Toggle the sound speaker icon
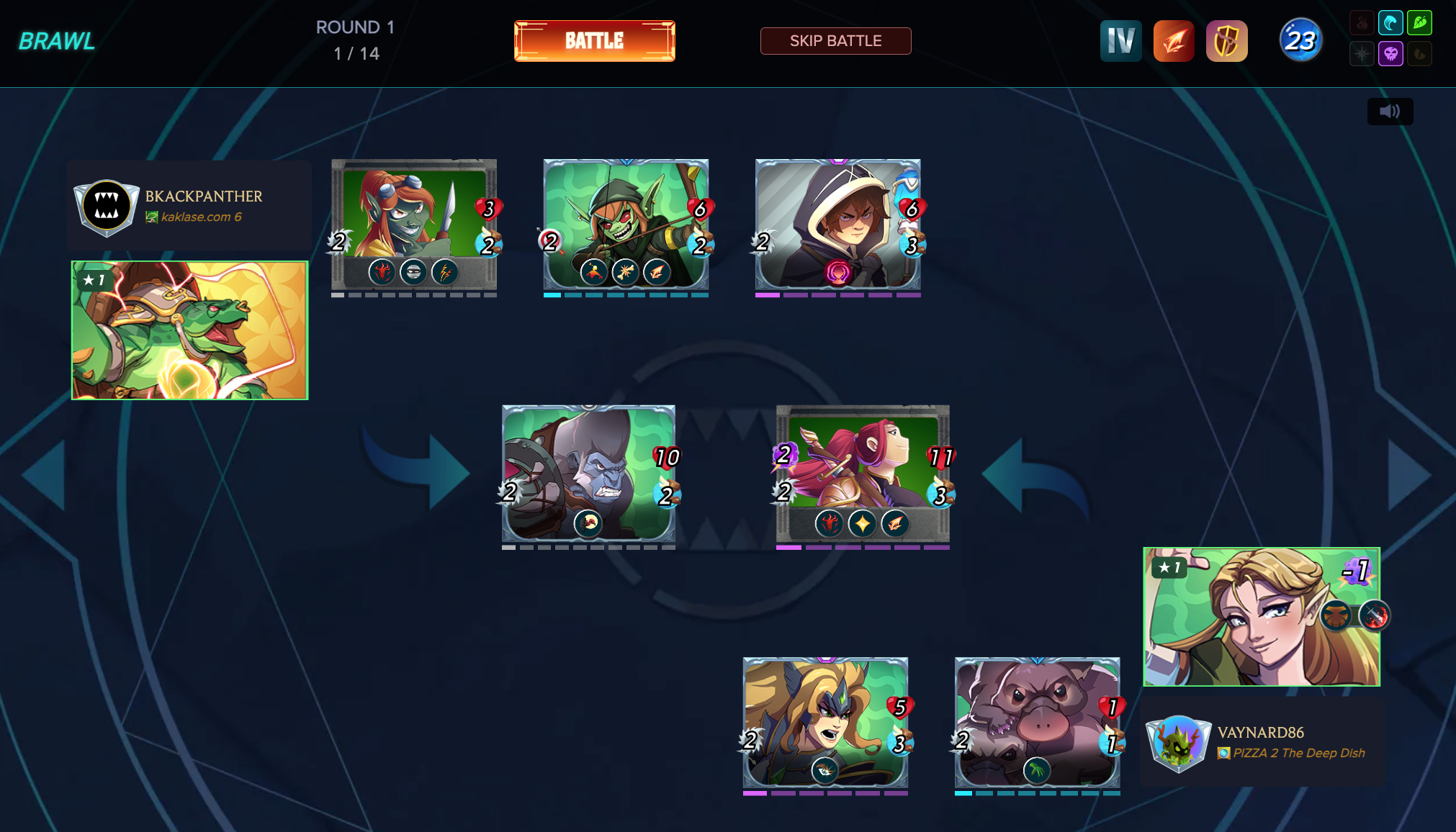The height and width of the screenshot is (832, 1456). [x=1390, y=112]
